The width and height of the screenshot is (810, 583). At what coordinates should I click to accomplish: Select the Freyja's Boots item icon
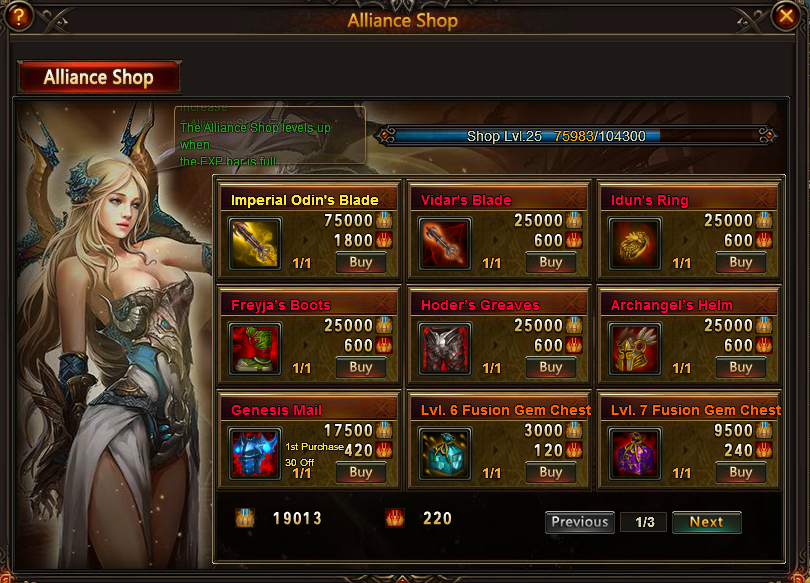pos(255,349)
